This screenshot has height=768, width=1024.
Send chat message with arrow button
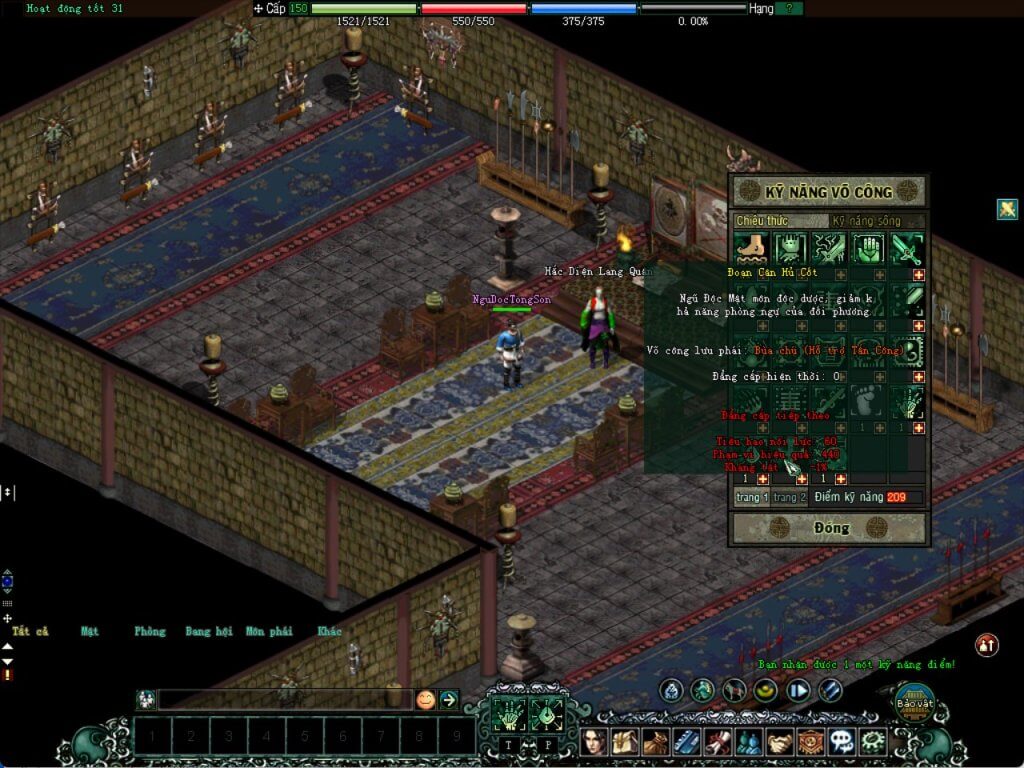tap(449, 700)
